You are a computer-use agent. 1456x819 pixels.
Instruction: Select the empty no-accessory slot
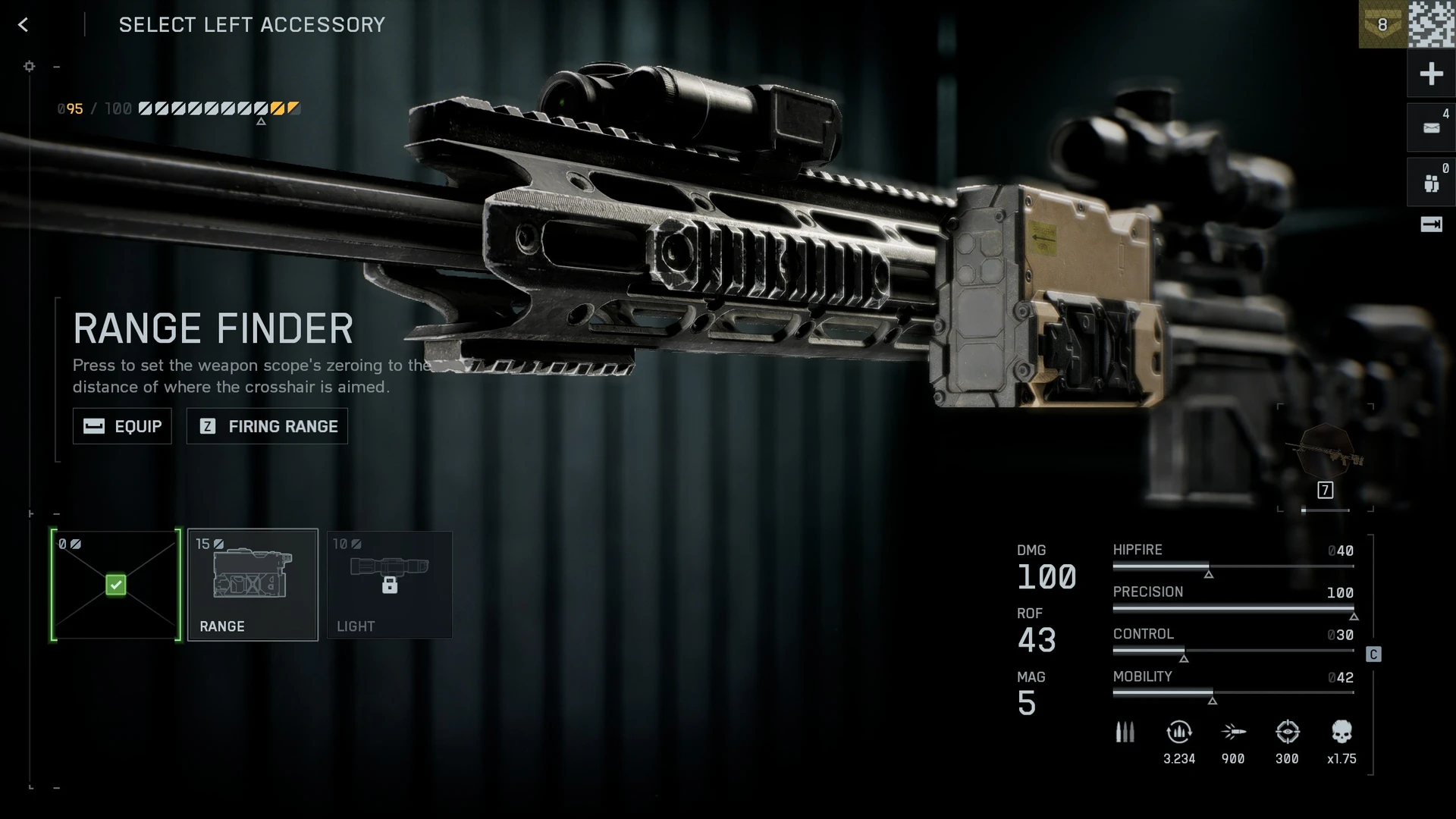click(x=116, y=585)
